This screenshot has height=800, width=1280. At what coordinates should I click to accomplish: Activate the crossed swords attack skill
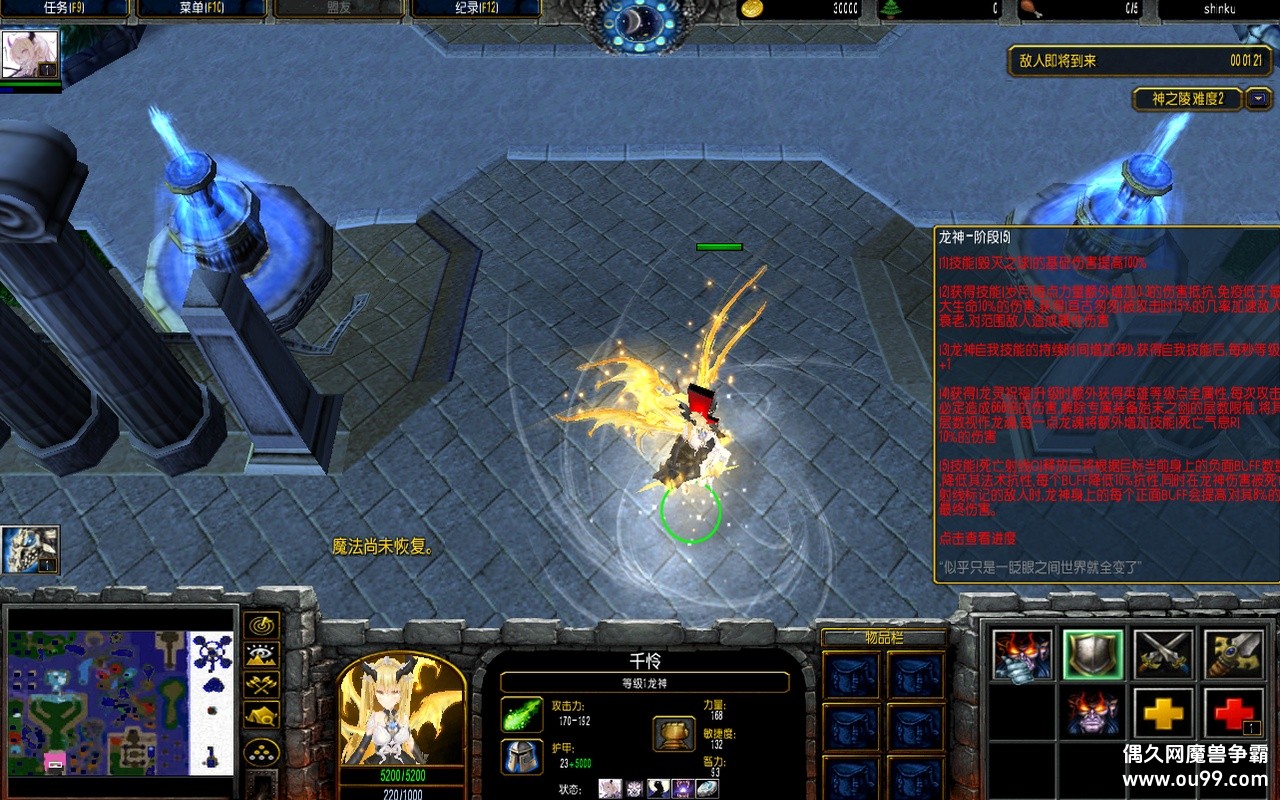pyautogui.click(x=1164, y=655)
